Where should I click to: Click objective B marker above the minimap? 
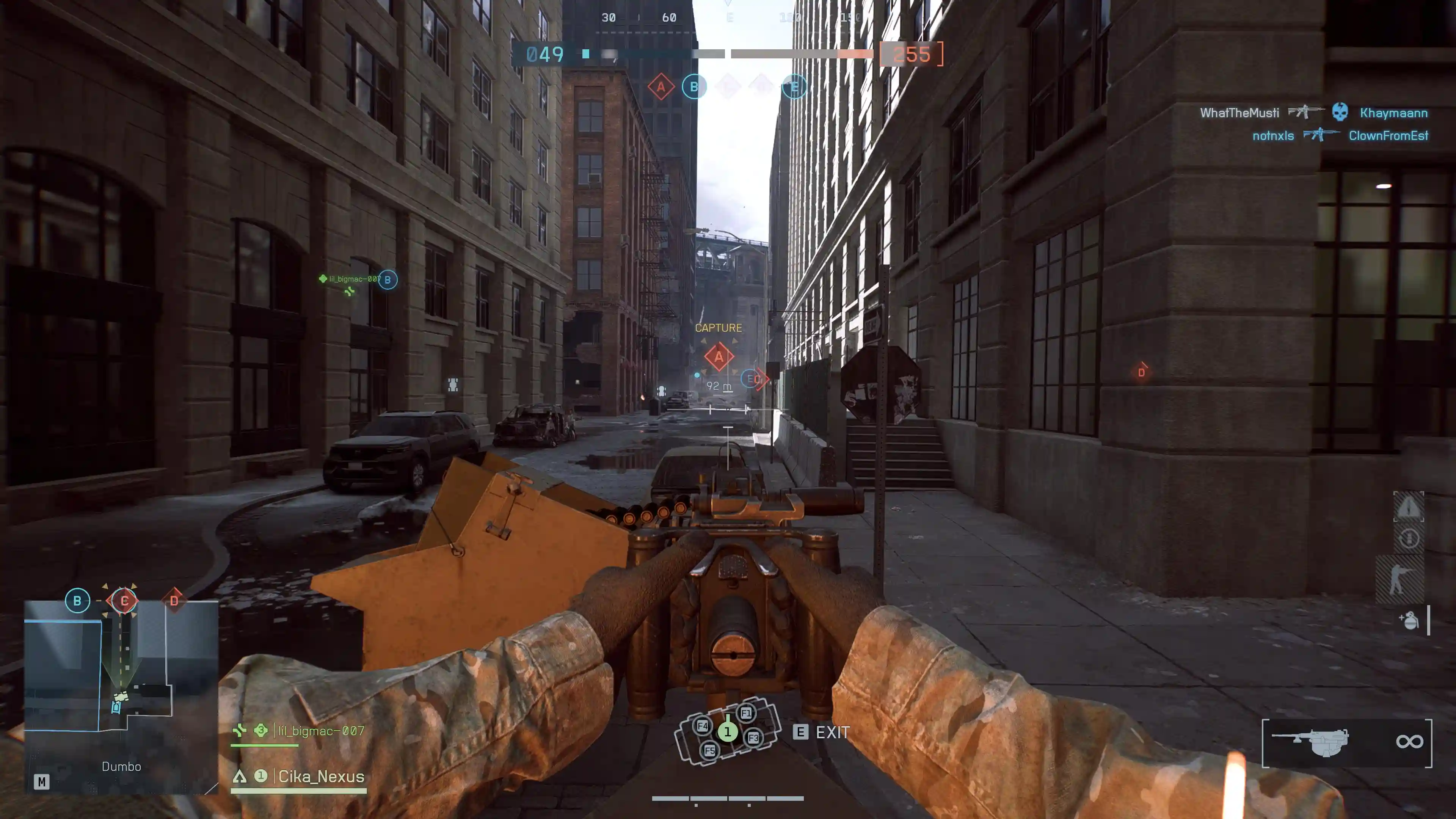click(77, 600)
